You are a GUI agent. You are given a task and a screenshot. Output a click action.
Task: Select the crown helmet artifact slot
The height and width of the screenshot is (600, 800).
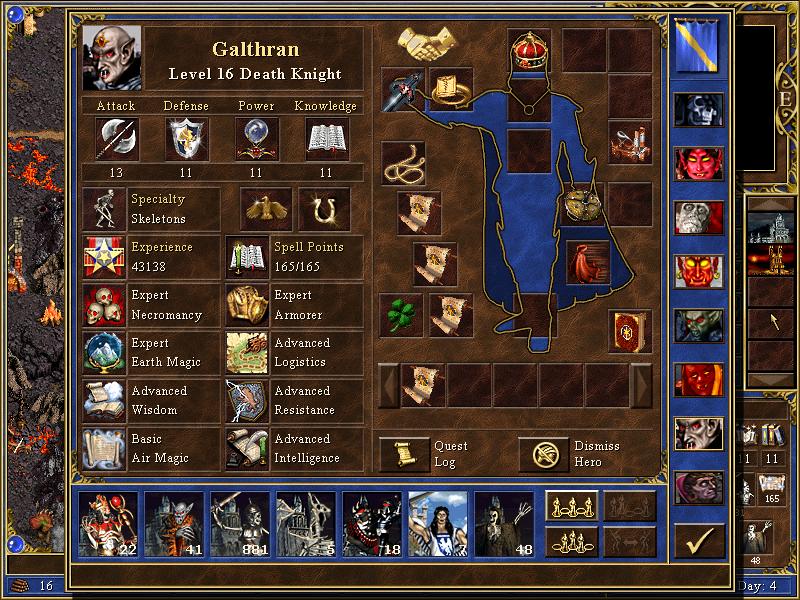point(530,49)
